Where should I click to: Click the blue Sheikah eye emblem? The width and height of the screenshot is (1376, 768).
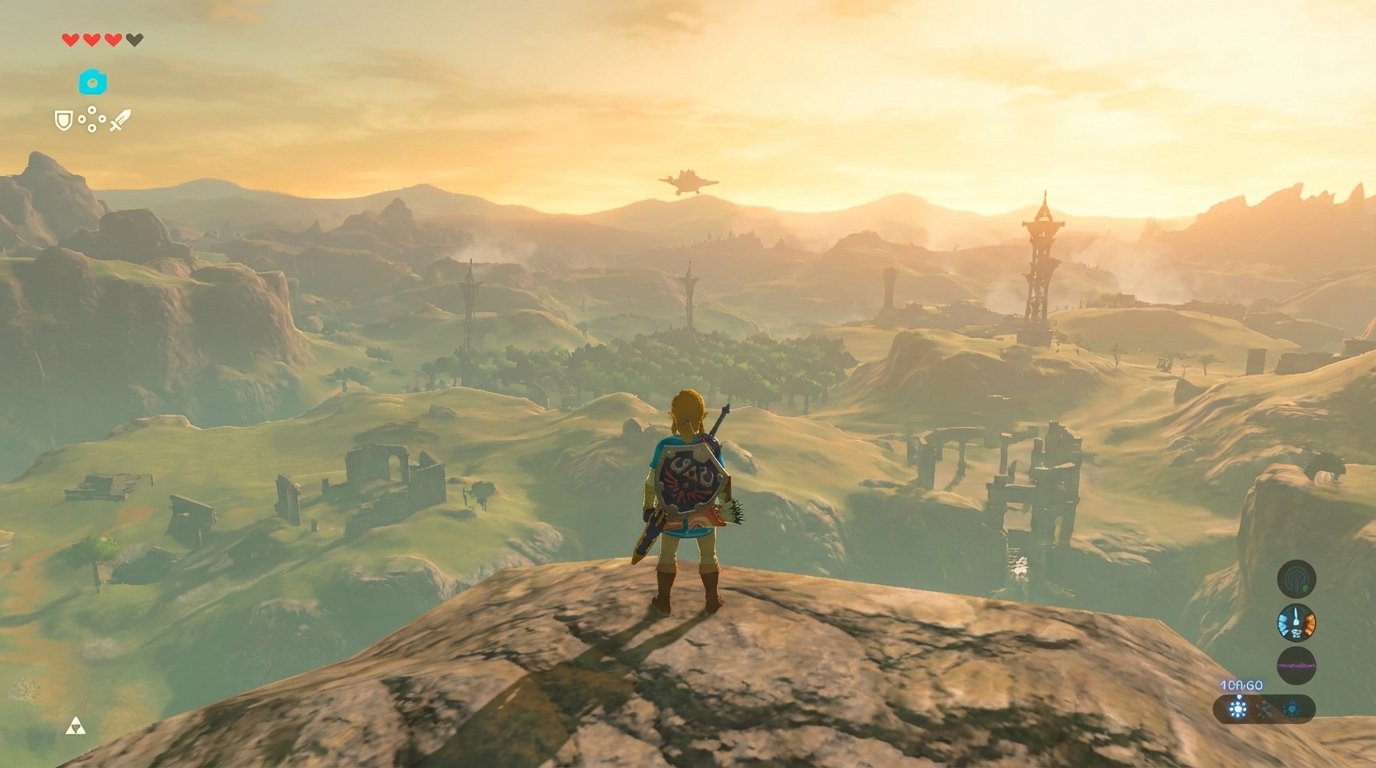(x=1292, y=708)
